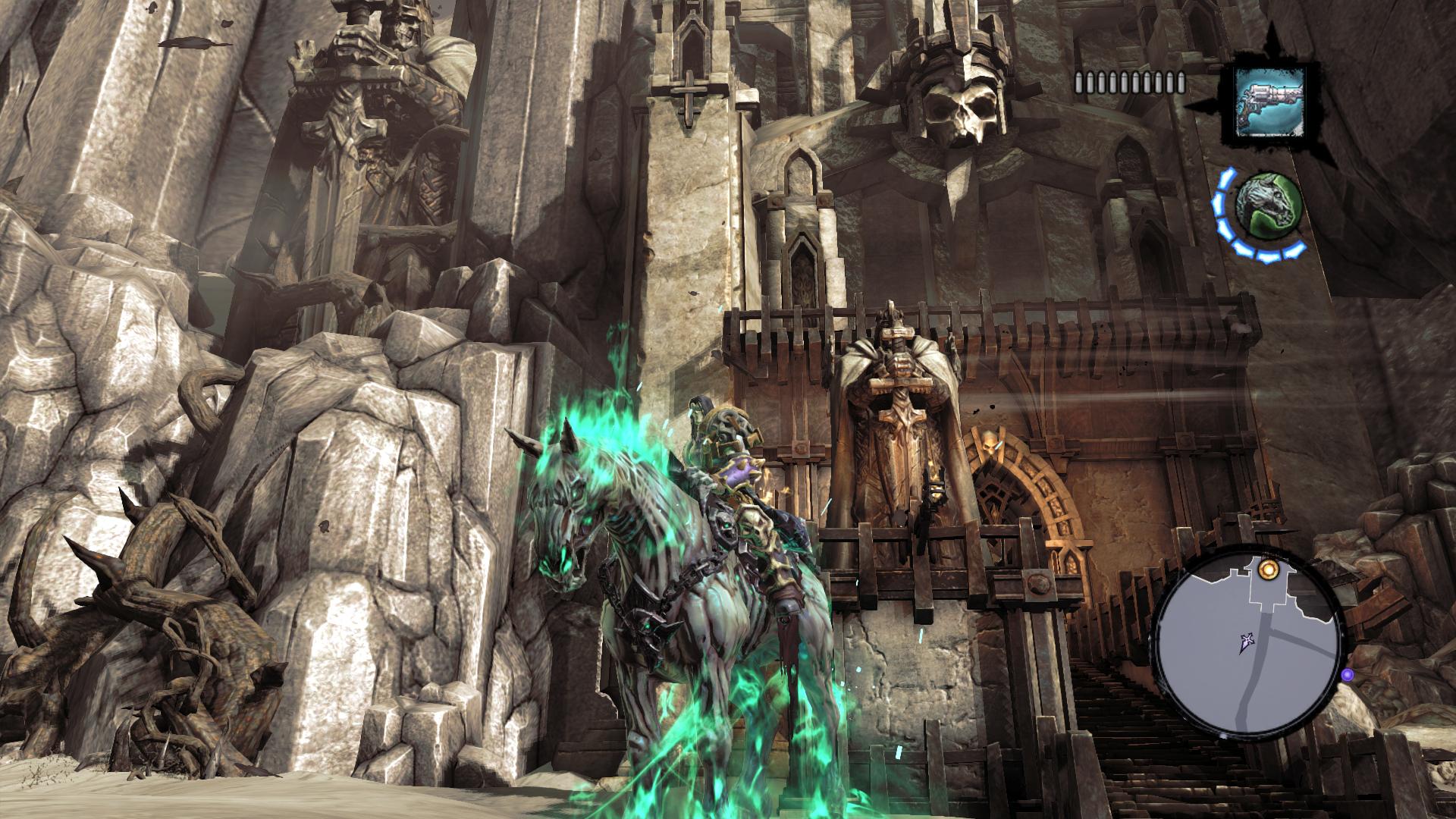Click the last bullet in the ammo row

pyautogui.click(x=1181, y=81)
